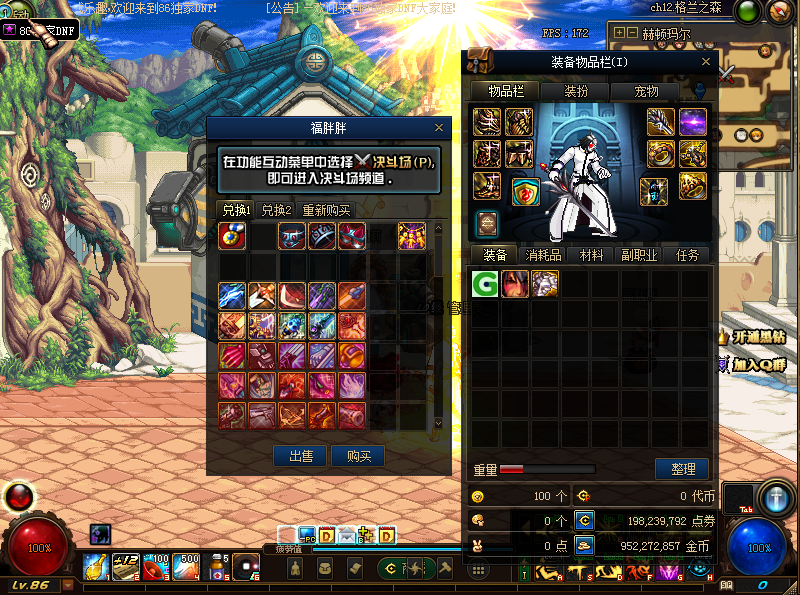The height and width of the screenshot is (595, 800).
Task: Select the character portrait item in inventory
Action: 515,283
